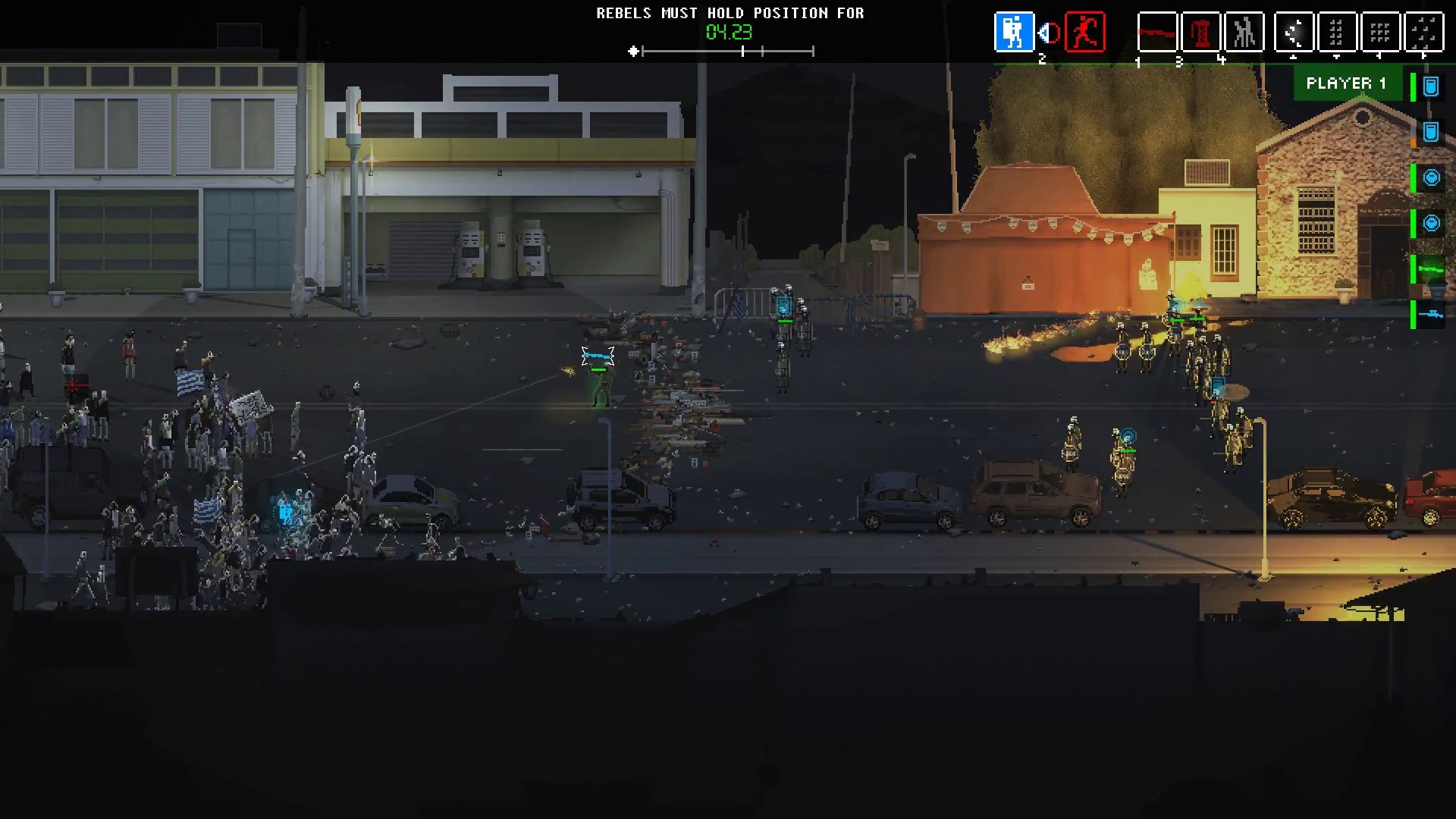This screenshot has width=1456, height=819.
Task: Toggle the column formation
Action: (1337, 33)
